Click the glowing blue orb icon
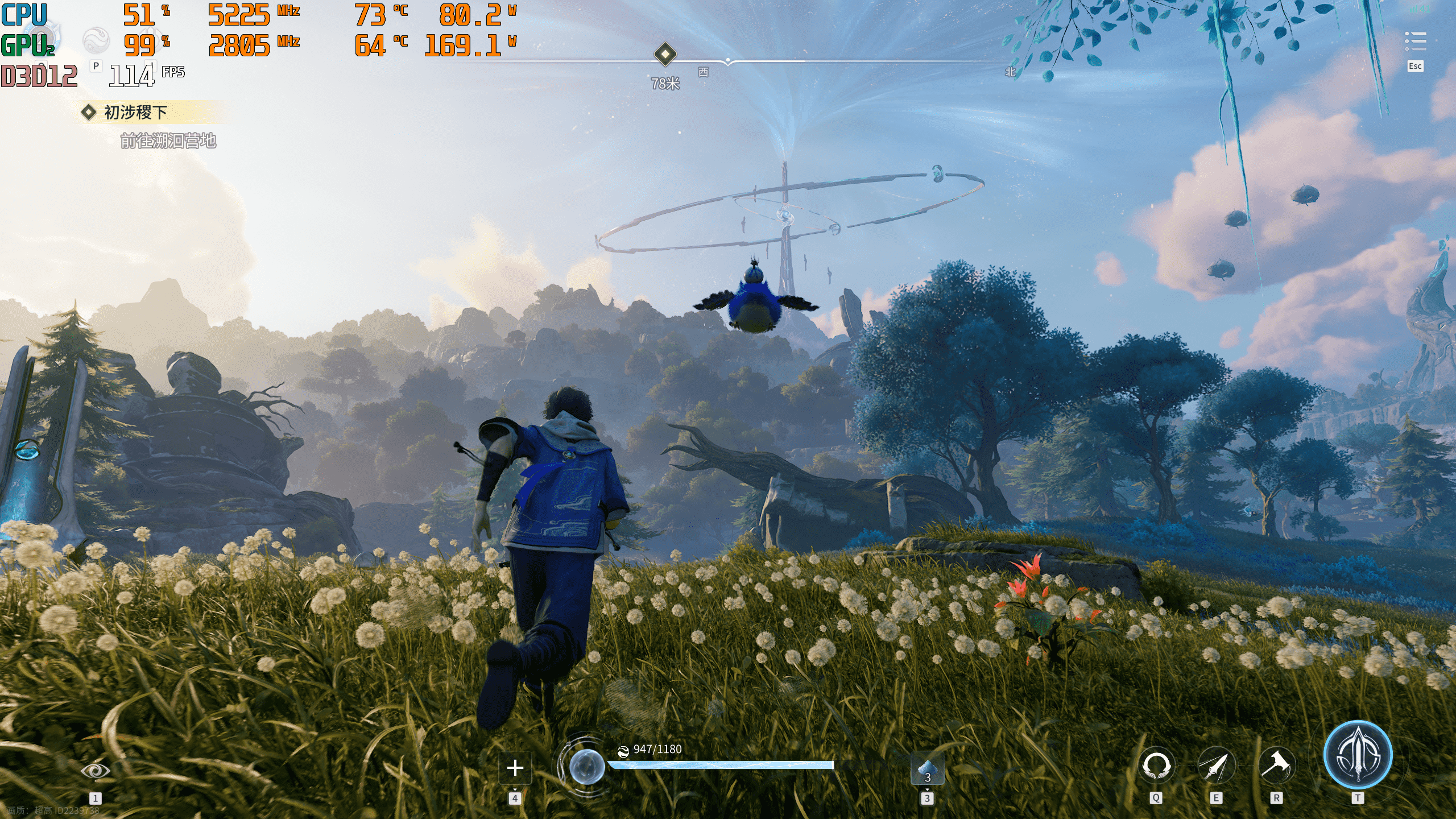1456x819 pixels. tap(587, 766)
